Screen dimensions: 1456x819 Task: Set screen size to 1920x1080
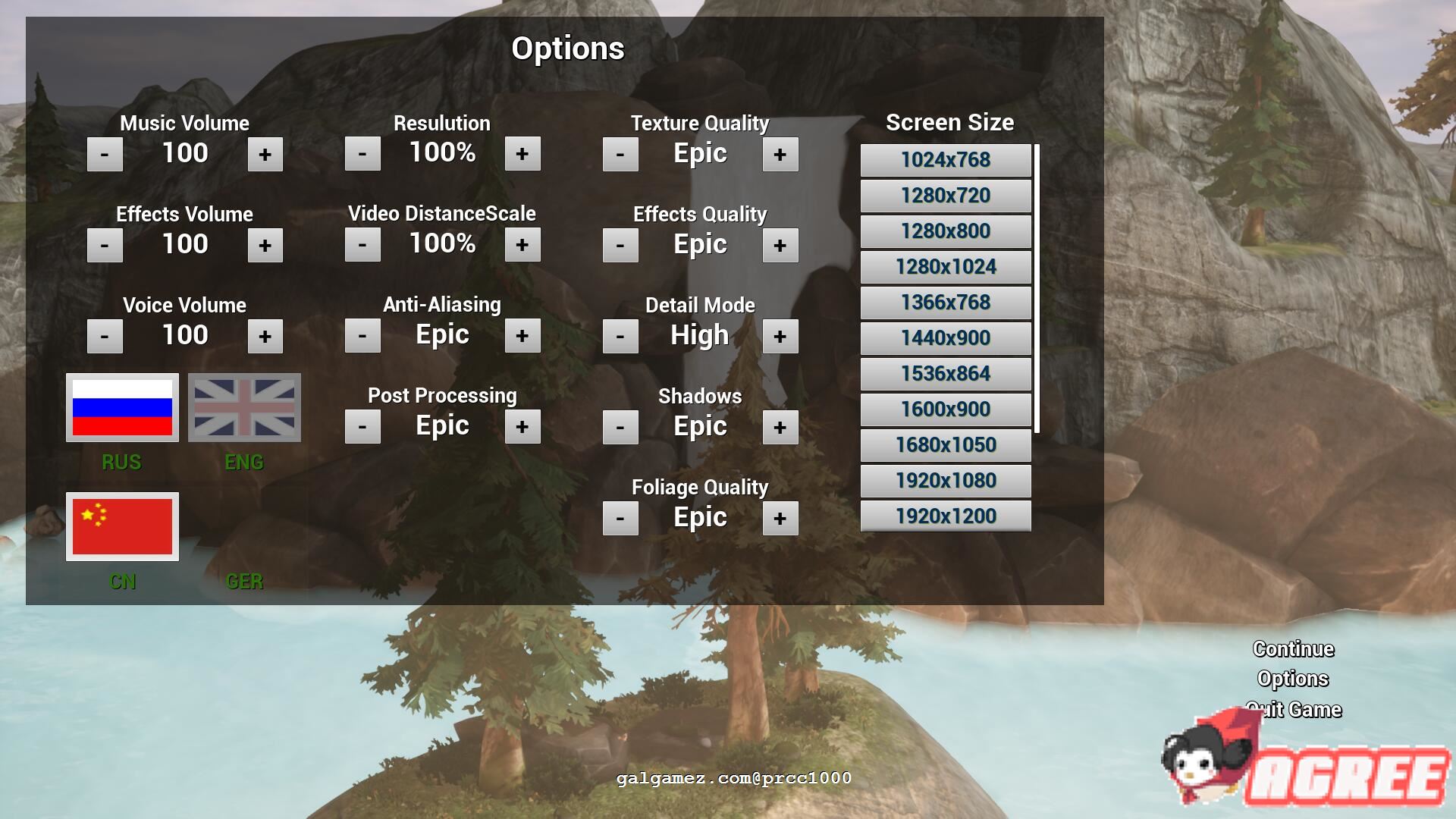pos(946,481)
